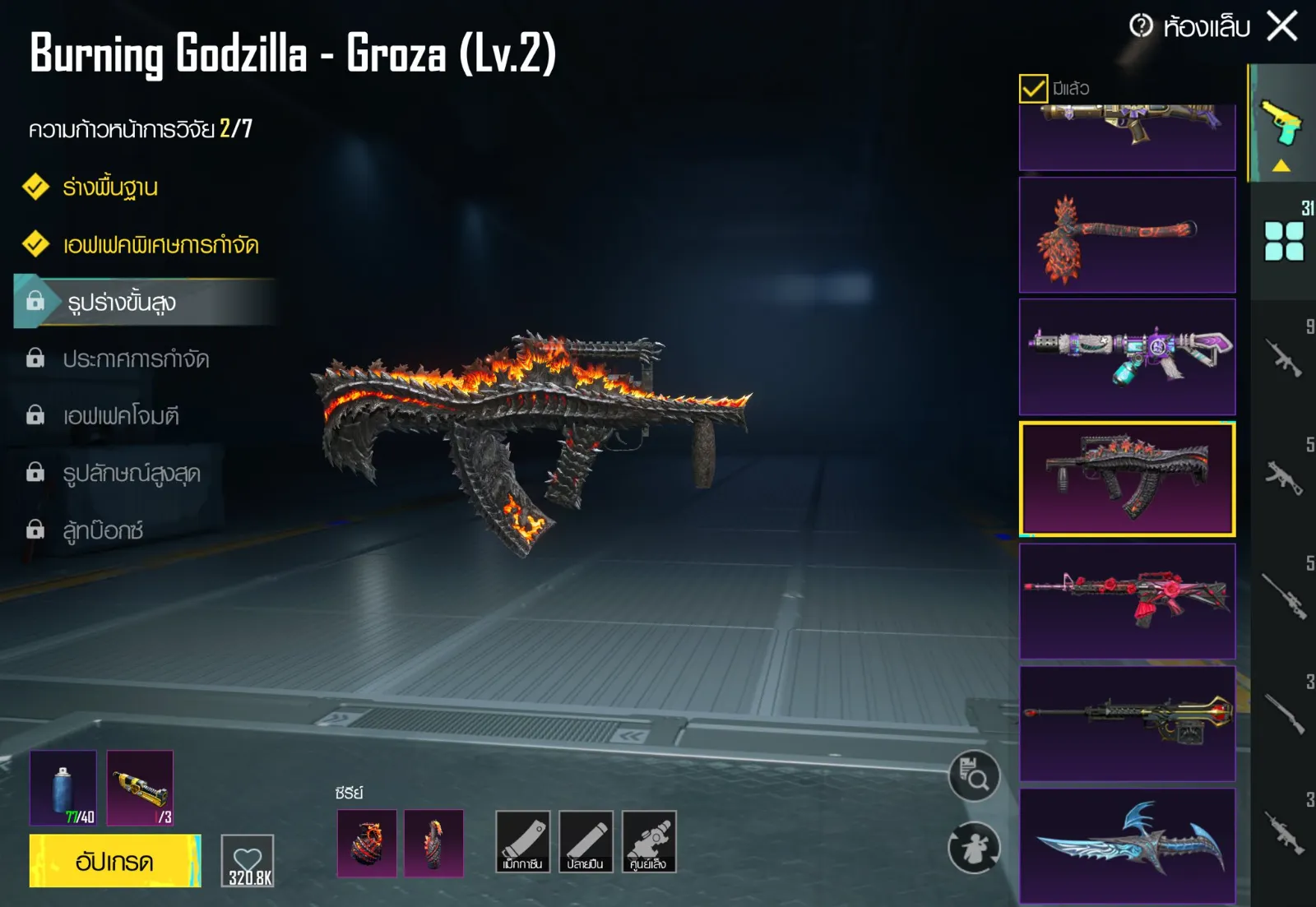Tap the yellow อัปเกรด upgrade button

tap(114, 861)
